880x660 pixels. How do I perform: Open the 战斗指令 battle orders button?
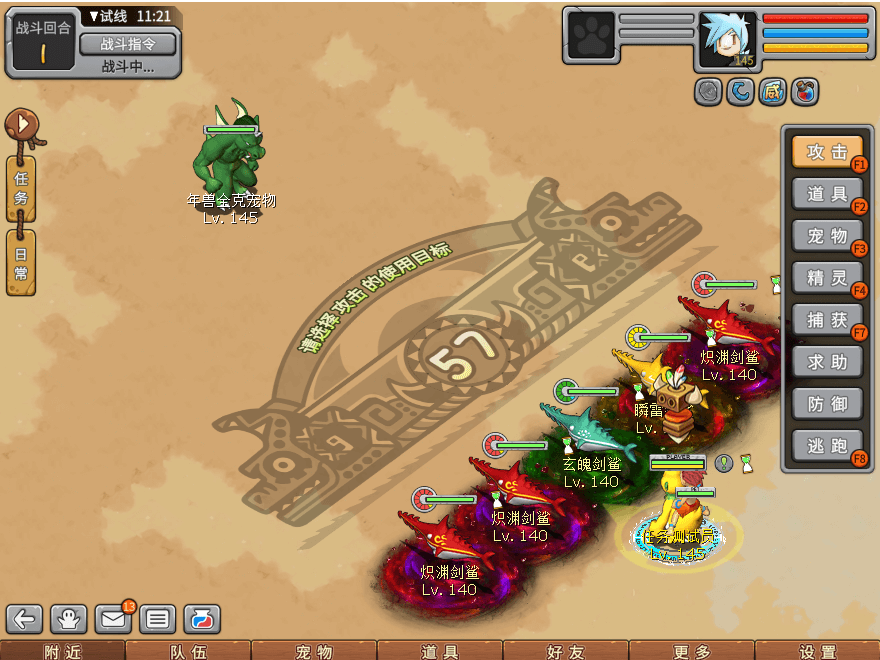click(127, 43)
